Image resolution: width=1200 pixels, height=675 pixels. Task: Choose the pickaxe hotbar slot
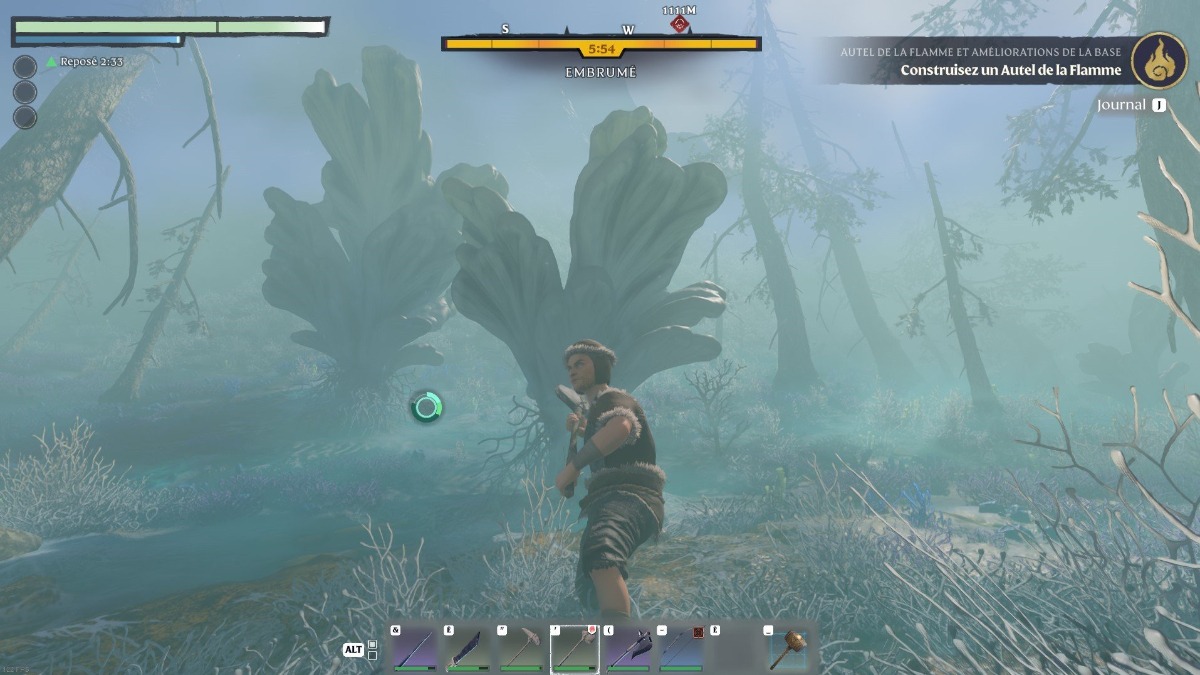(x=521, y=649)
